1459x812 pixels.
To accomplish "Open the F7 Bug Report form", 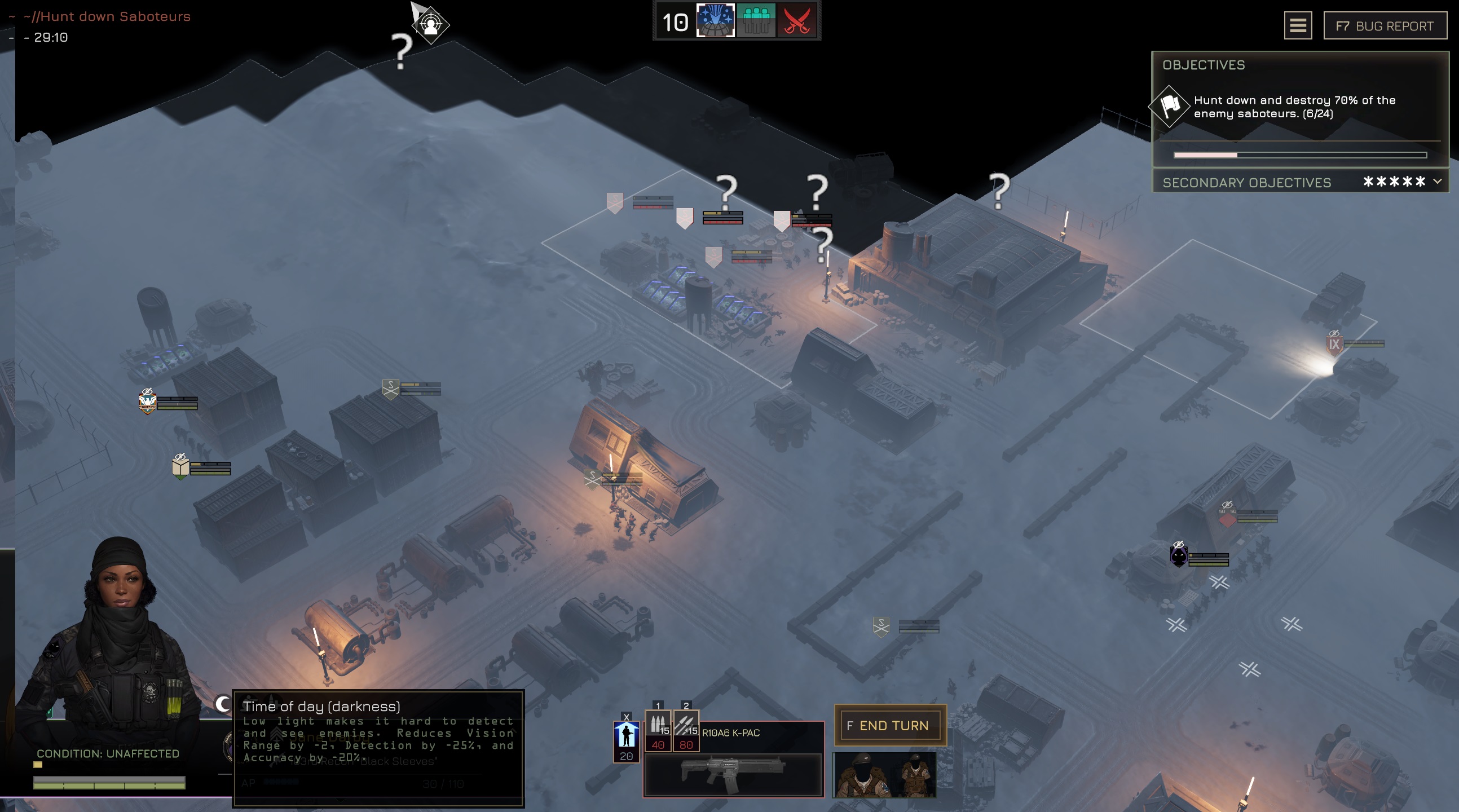I will (1384, 26).
